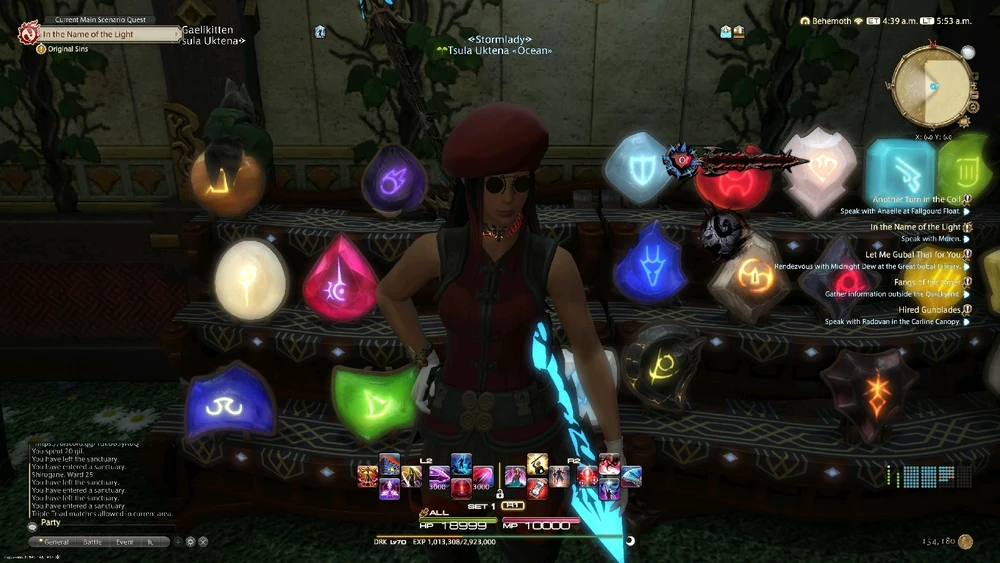Activate the red orb ability under L2
1000x563 pixels.
point(461,487)
